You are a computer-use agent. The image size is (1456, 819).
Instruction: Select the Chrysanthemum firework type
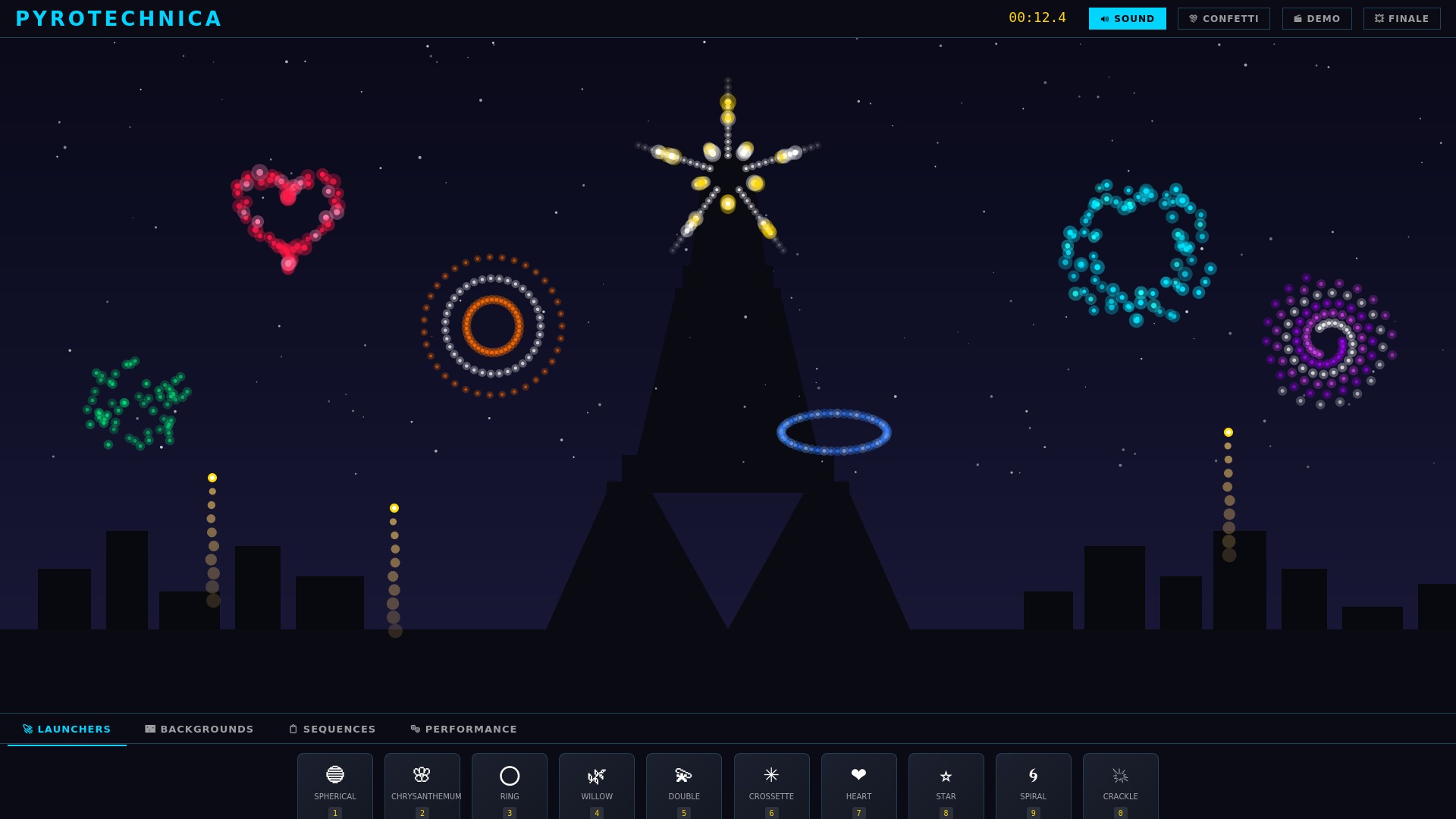click(422, 785)
